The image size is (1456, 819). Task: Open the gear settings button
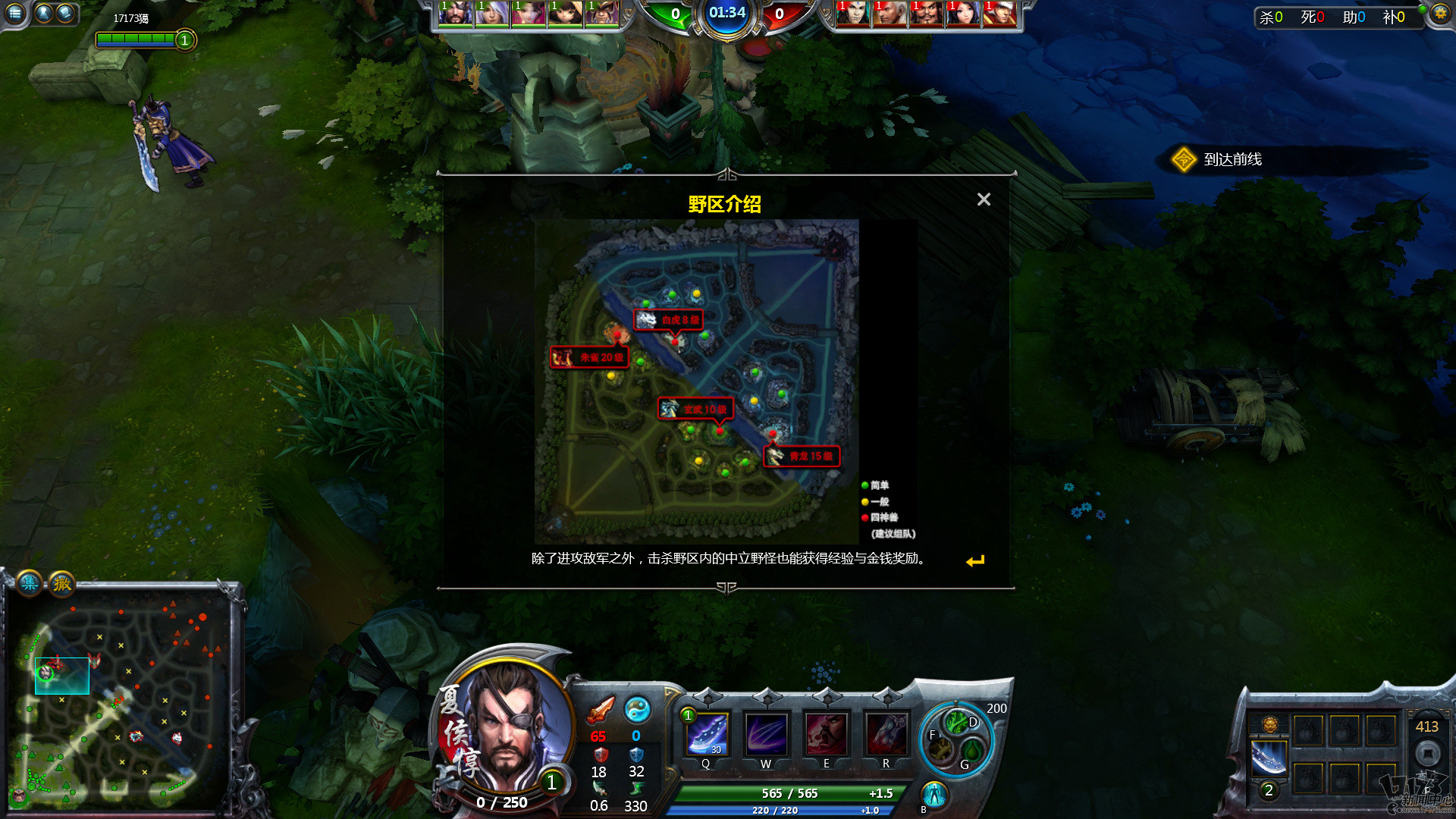click(x=1440, y=14)
